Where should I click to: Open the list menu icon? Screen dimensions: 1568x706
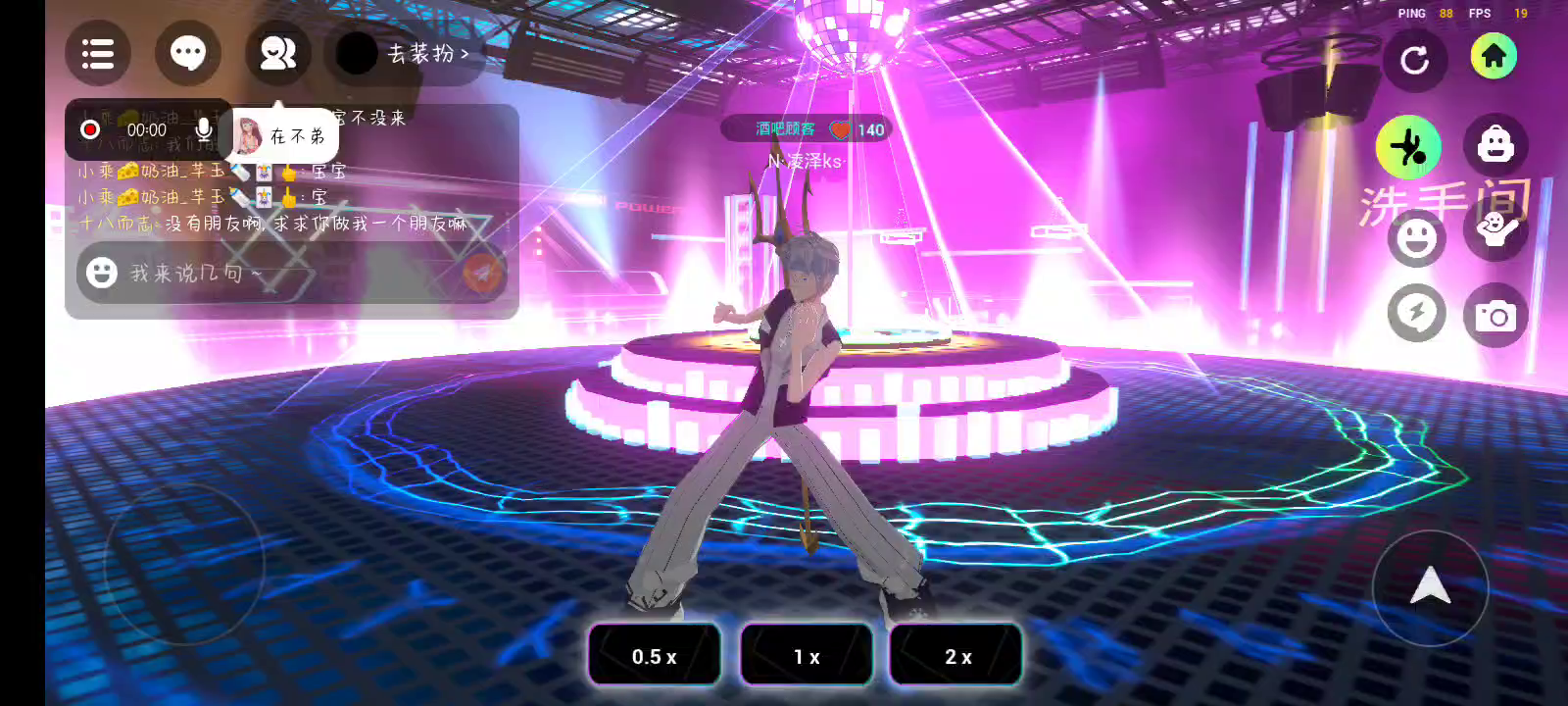[x=98, y=53]
